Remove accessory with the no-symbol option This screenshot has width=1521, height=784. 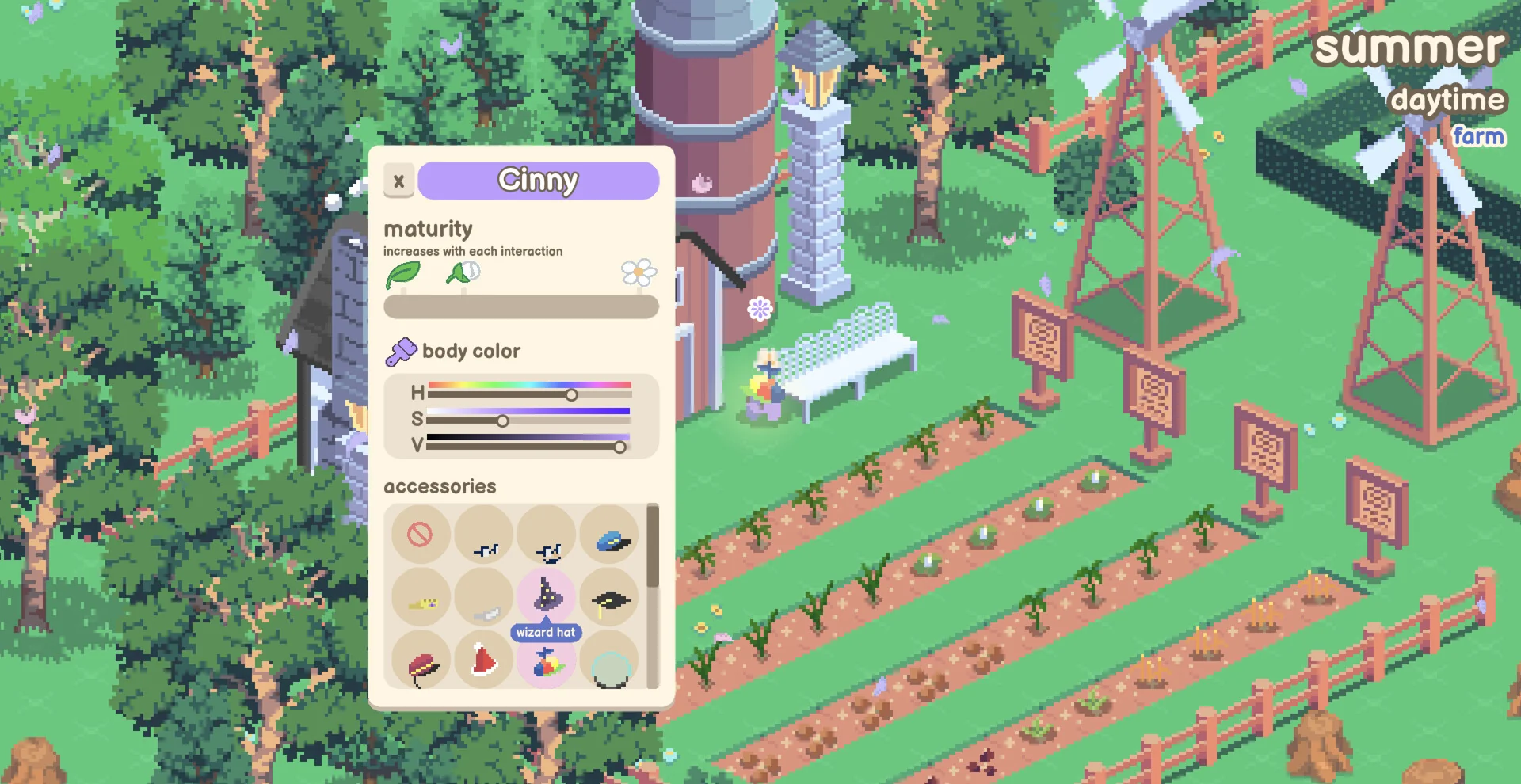point(420,535)
